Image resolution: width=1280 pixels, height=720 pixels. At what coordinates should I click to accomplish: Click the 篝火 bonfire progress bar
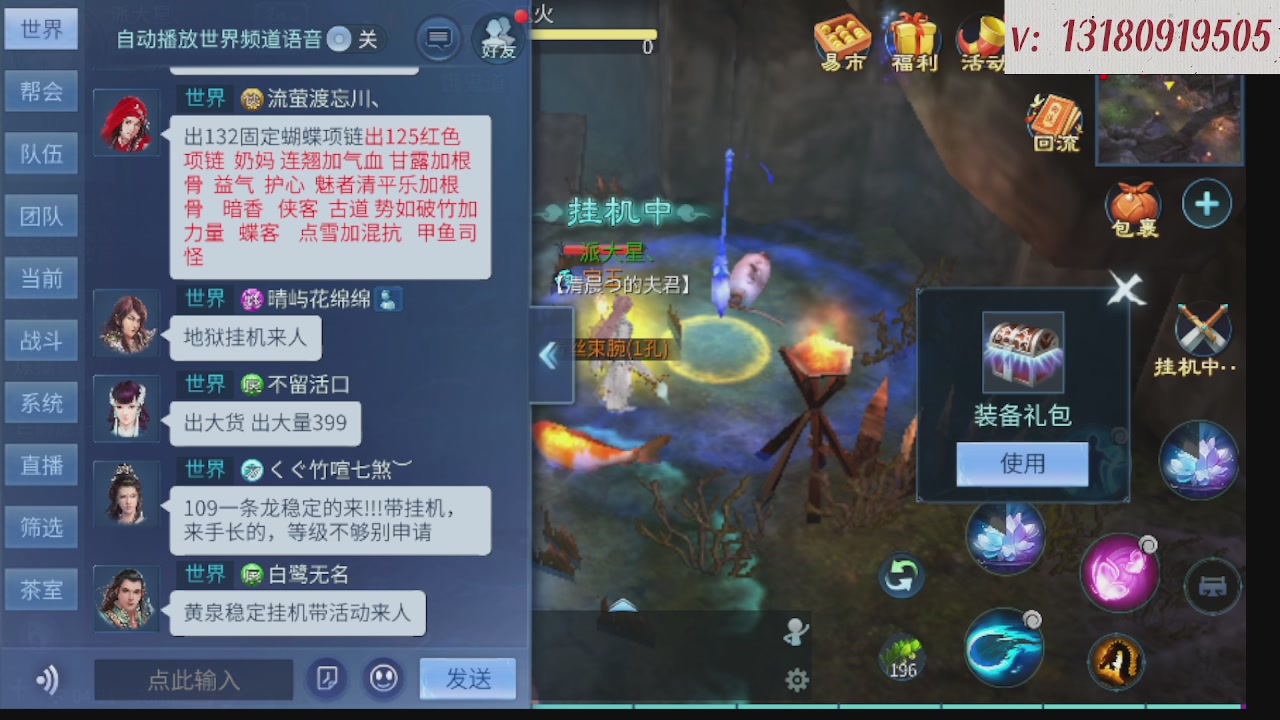595,36
